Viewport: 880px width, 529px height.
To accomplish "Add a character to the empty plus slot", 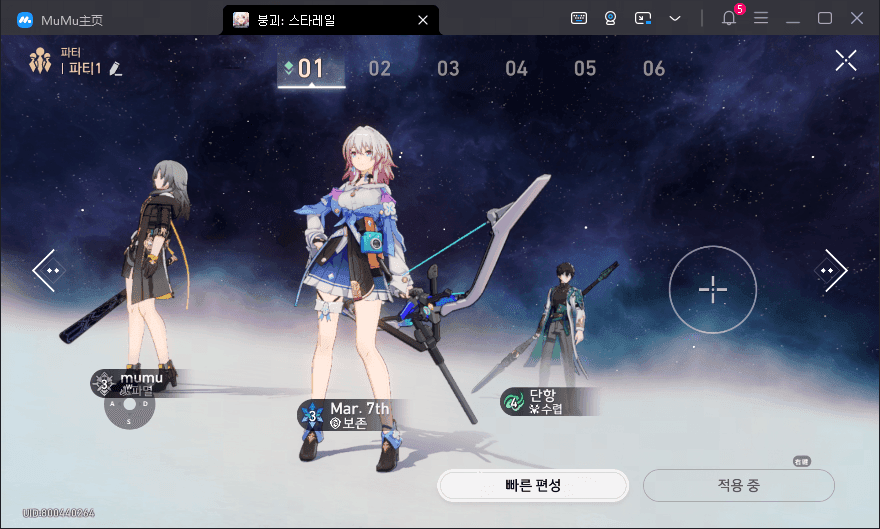I will [712, 289].
